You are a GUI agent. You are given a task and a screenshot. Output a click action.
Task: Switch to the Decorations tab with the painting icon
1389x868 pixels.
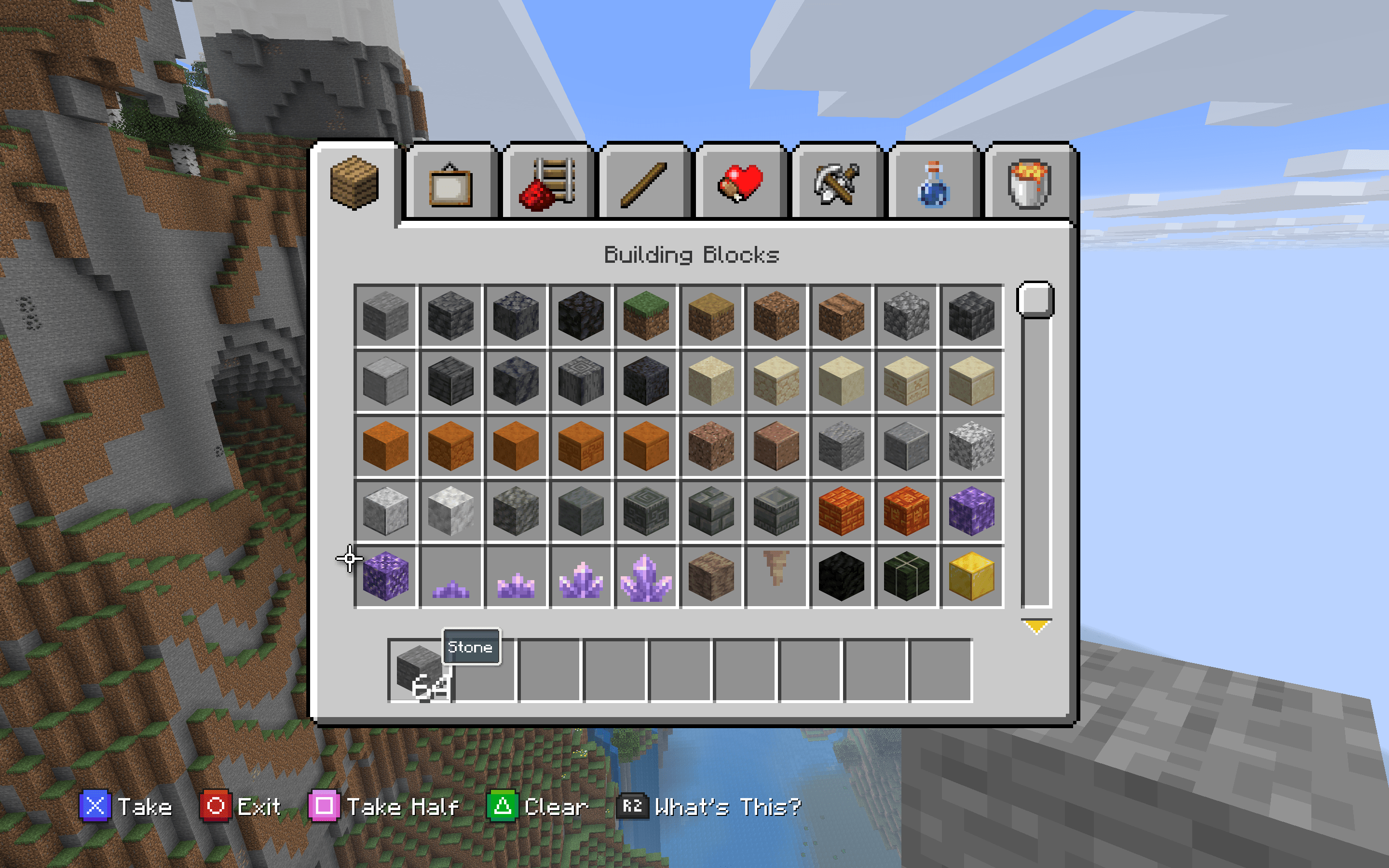point(450,184)
